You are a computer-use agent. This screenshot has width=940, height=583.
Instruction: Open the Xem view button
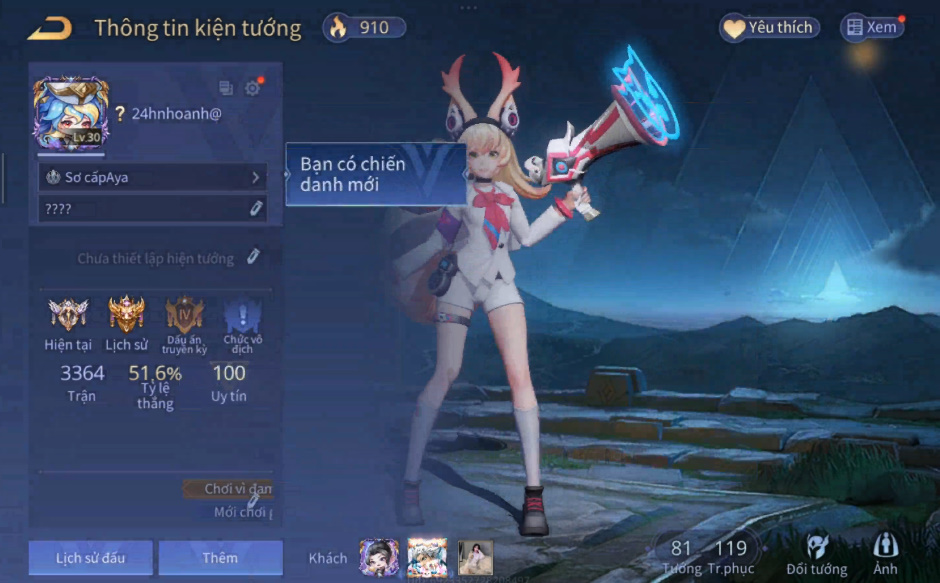pos(872,28)
